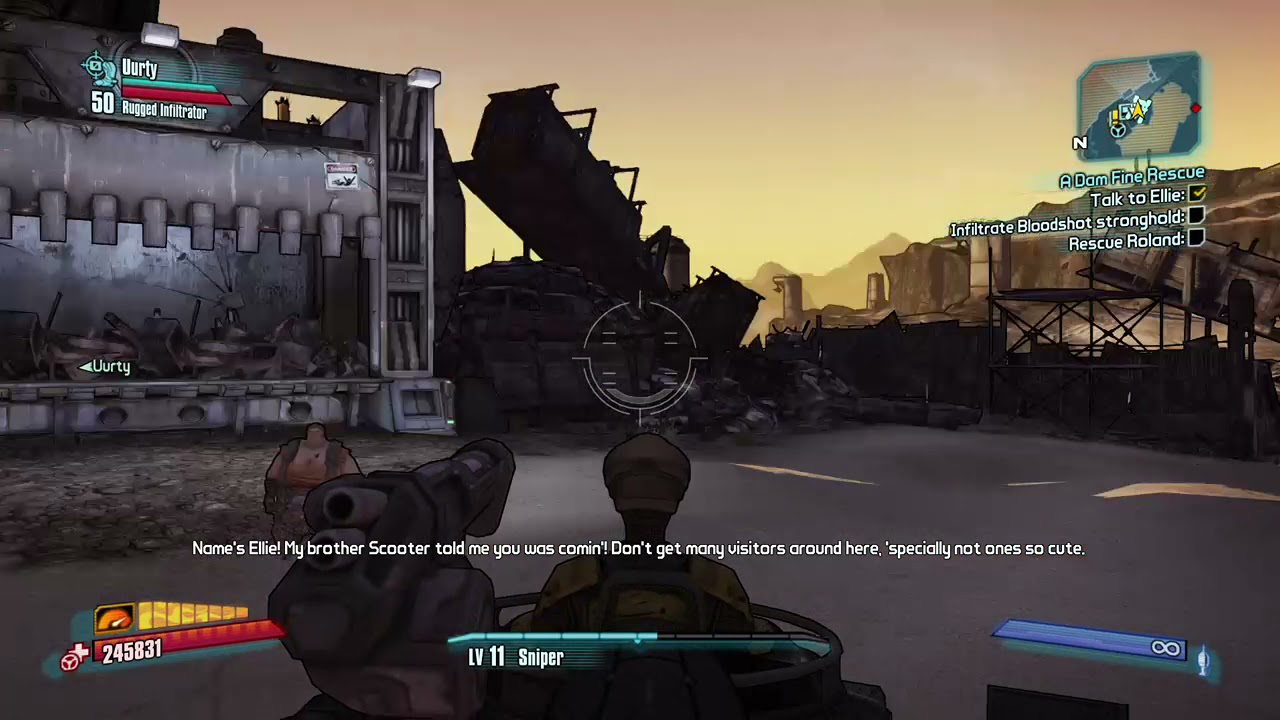
Task: Click the Uurty teammate name marker
Action: point(106,367)
